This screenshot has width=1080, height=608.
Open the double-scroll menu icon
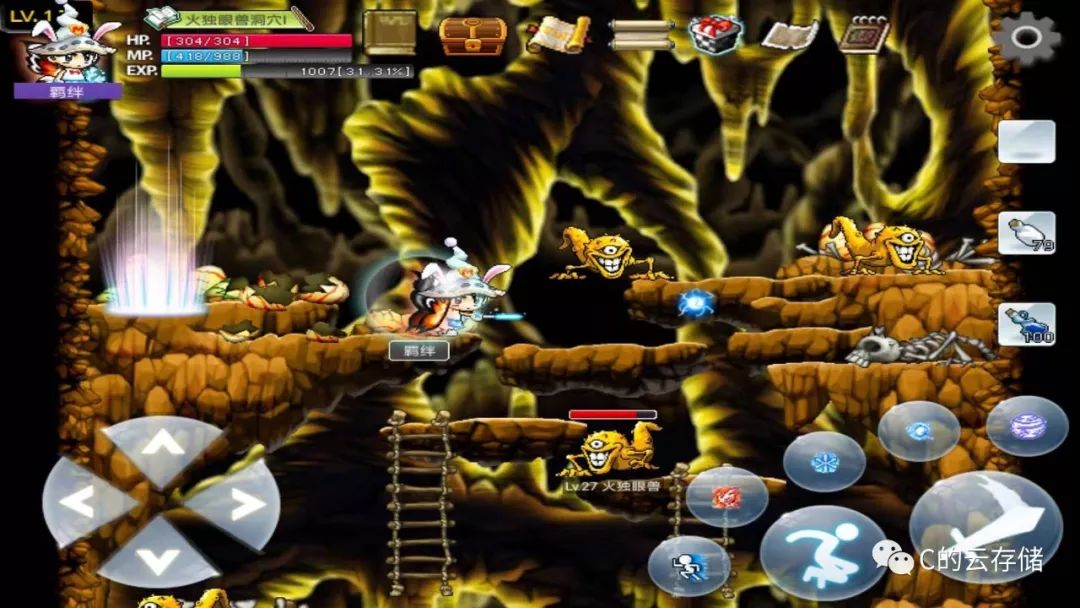coord(641,35)
